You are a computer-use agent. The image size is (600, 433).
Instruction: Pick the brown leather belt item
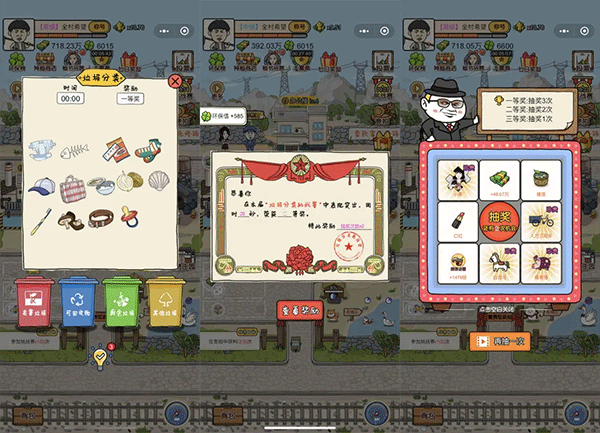click(100, 216)
